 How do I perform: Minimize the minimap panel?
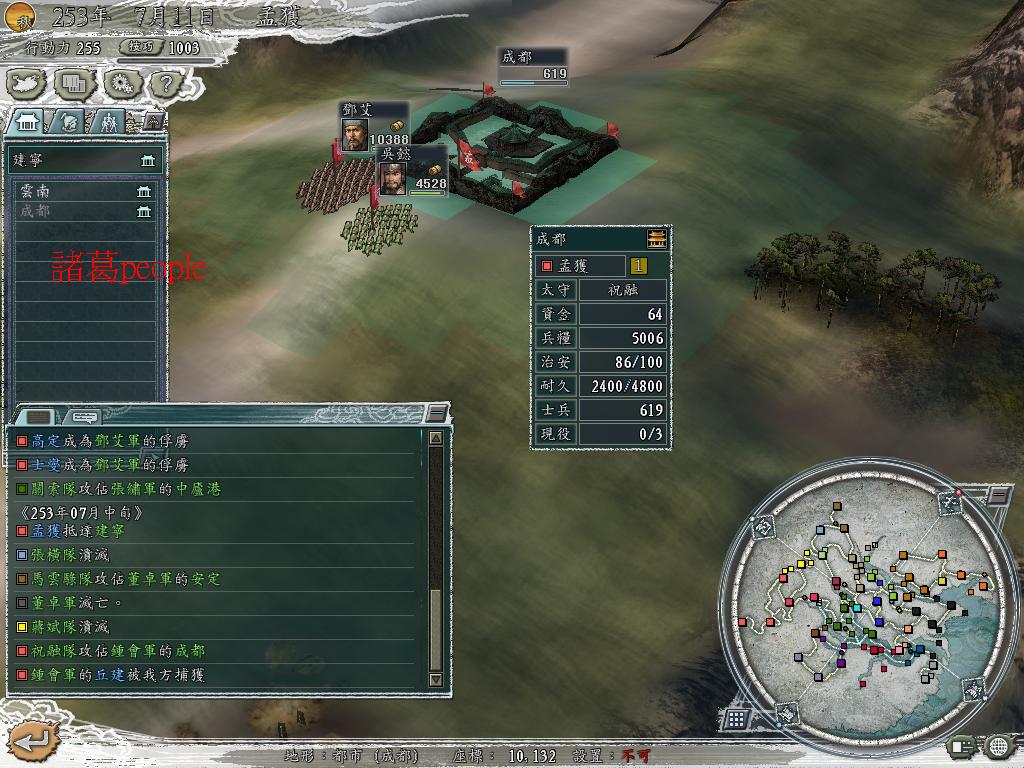coord(999,495)
